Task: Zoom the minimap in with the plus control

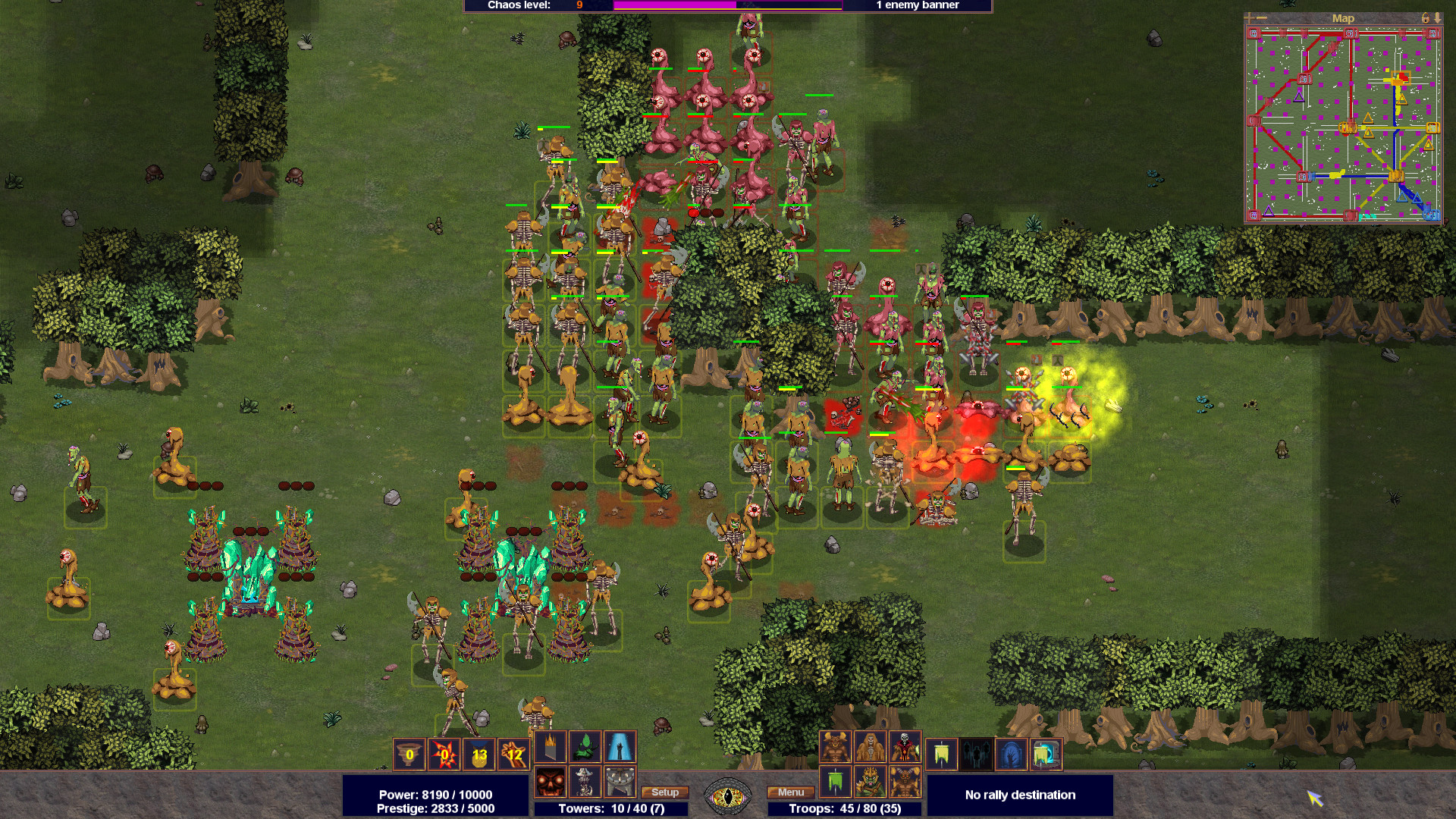Action: 1250,19
